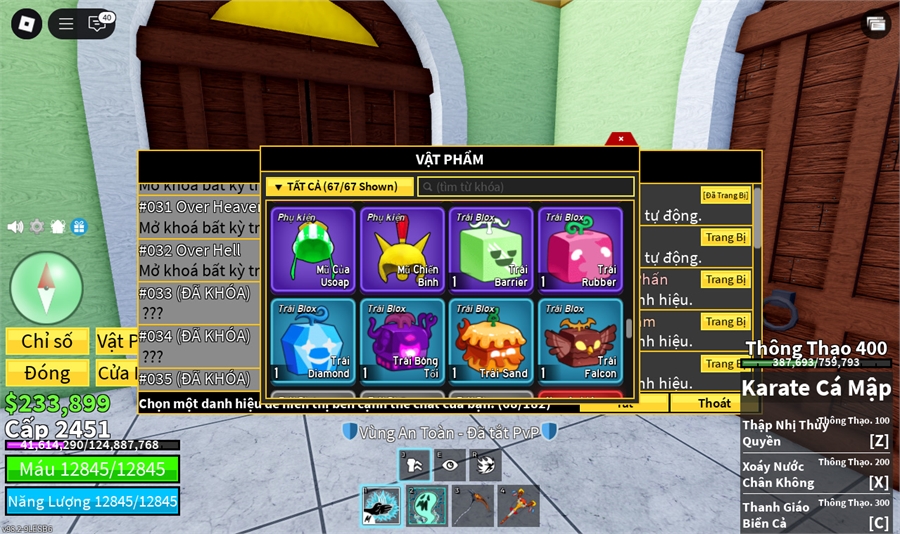This screenshot has height=534, width=900.
Task: Open the Tất Cả item filter dropdown
Action: pos(339,187)
